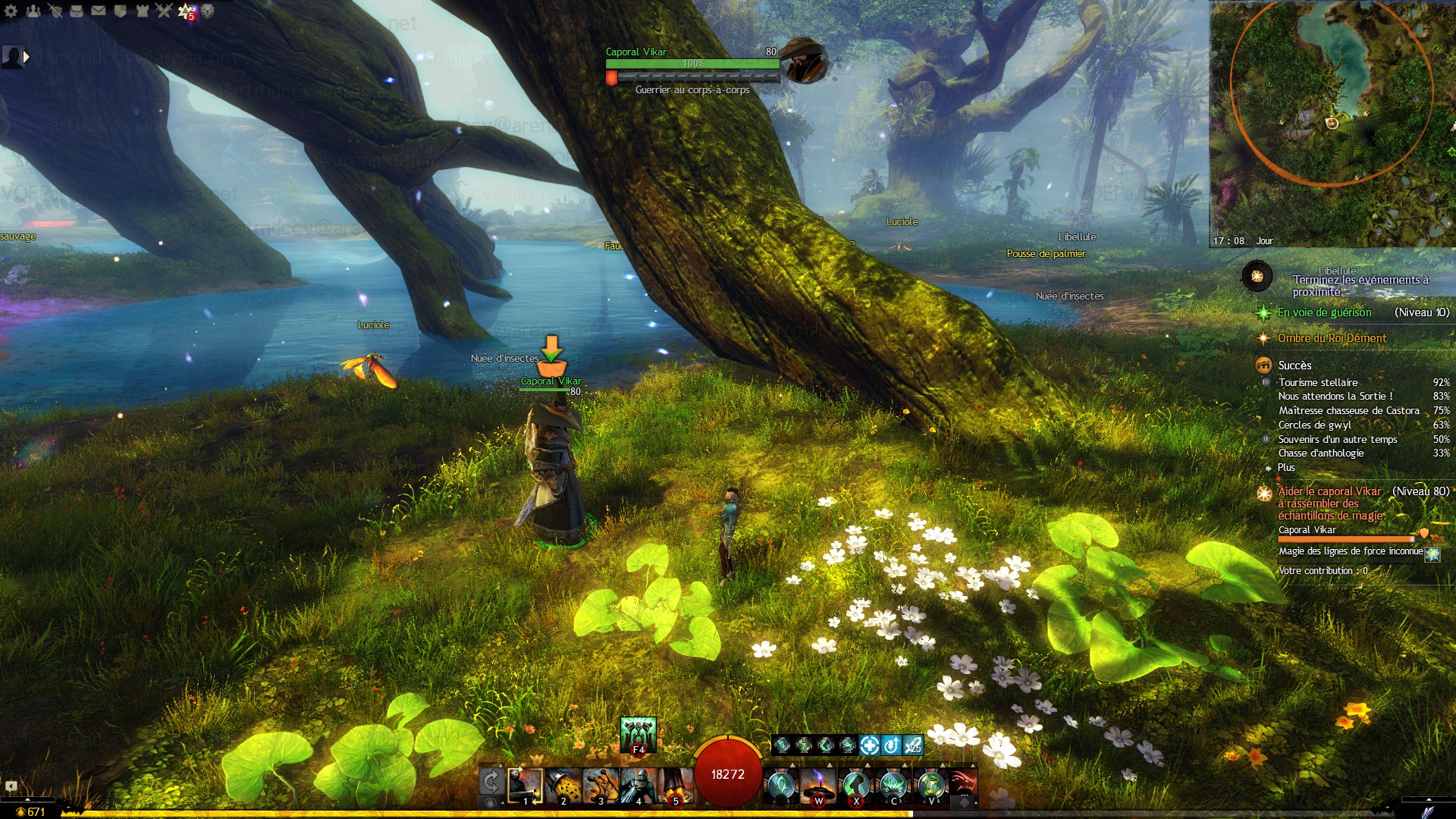
Task: Open the inventory bag icon
Action: point(77,11)
